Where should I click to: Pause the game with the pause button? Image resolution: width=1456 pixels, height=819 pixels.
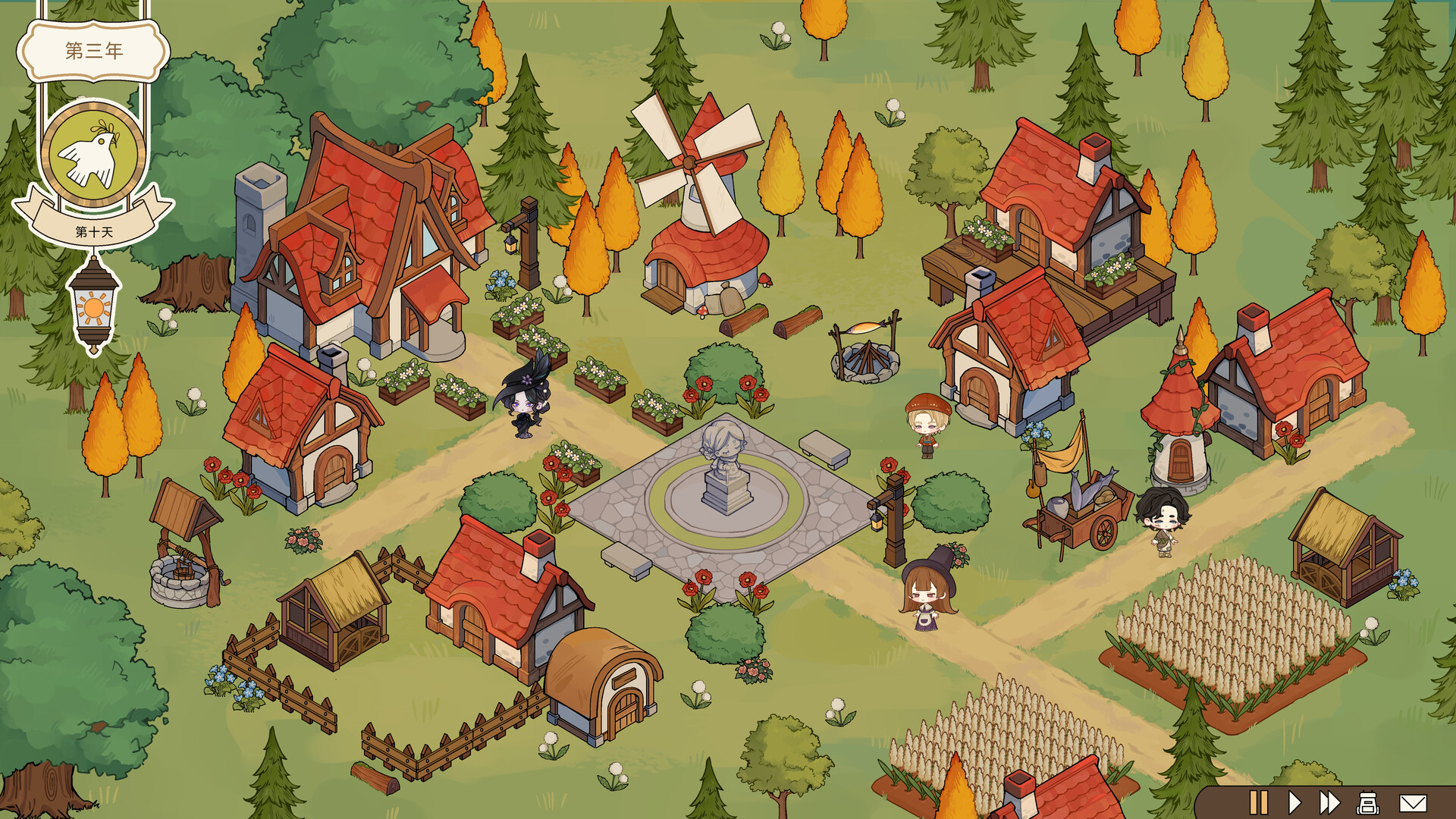point(1258,802)
